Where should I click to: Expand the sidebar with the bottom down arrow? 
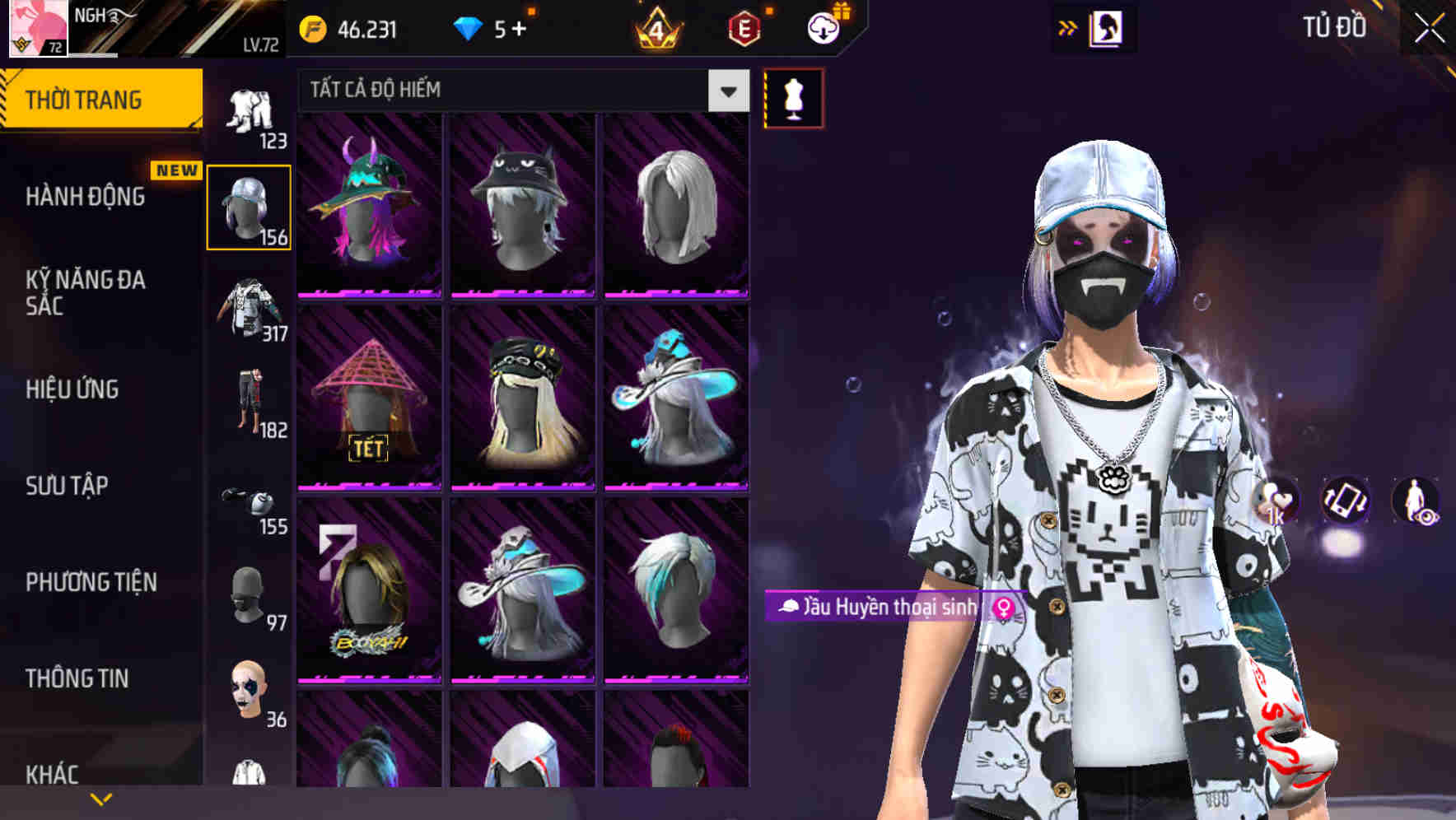(101, 797)
